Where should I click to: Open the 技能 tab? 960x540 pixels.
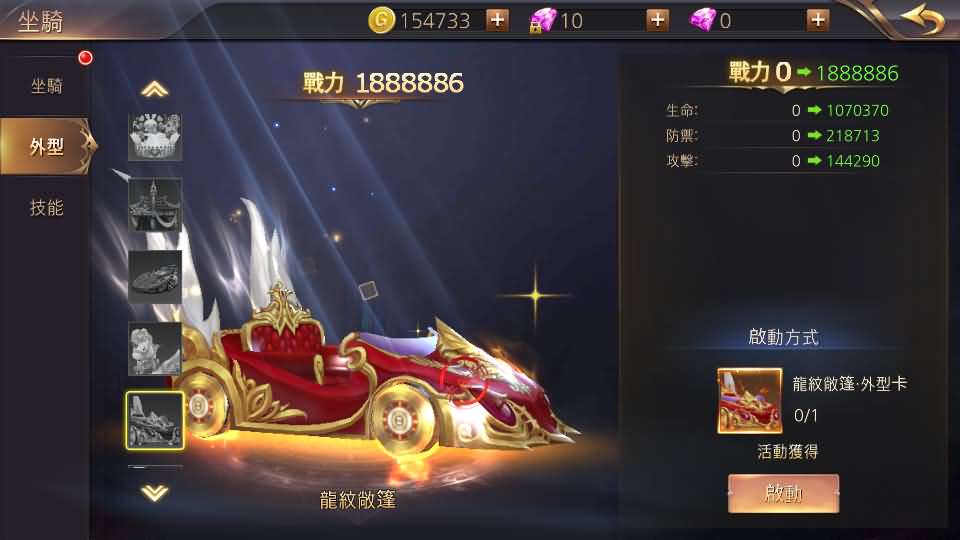click(47, 208)
